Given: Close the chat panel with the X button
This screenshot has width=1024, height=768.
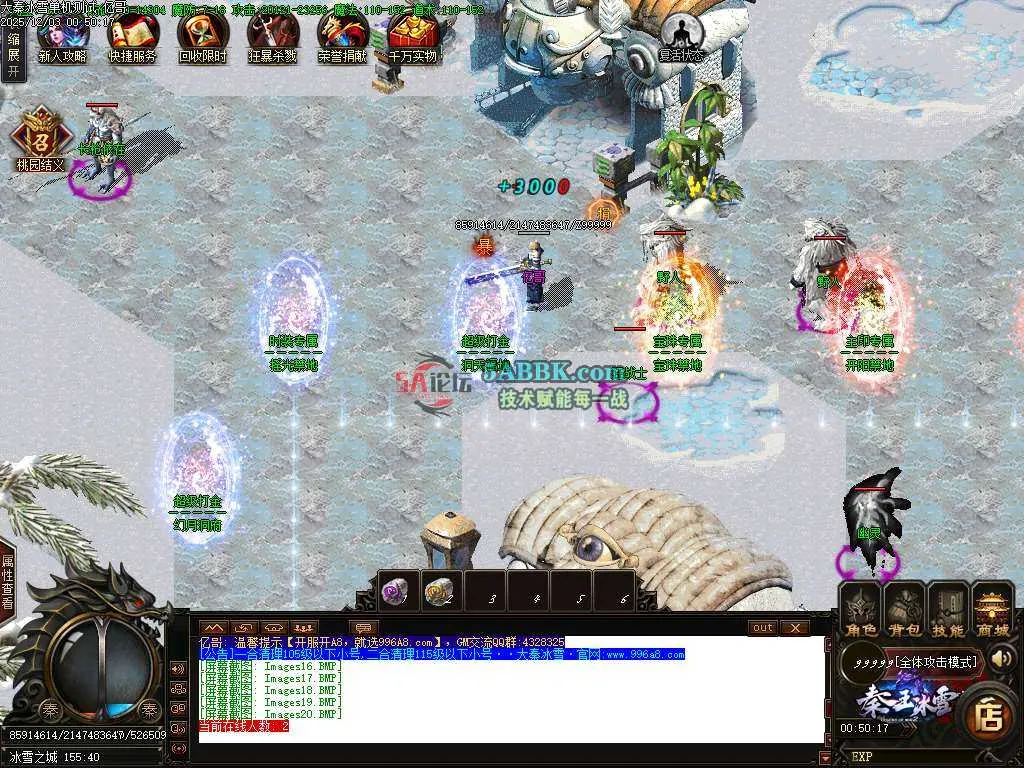Looking at the screenshot, I should [794, 627].
